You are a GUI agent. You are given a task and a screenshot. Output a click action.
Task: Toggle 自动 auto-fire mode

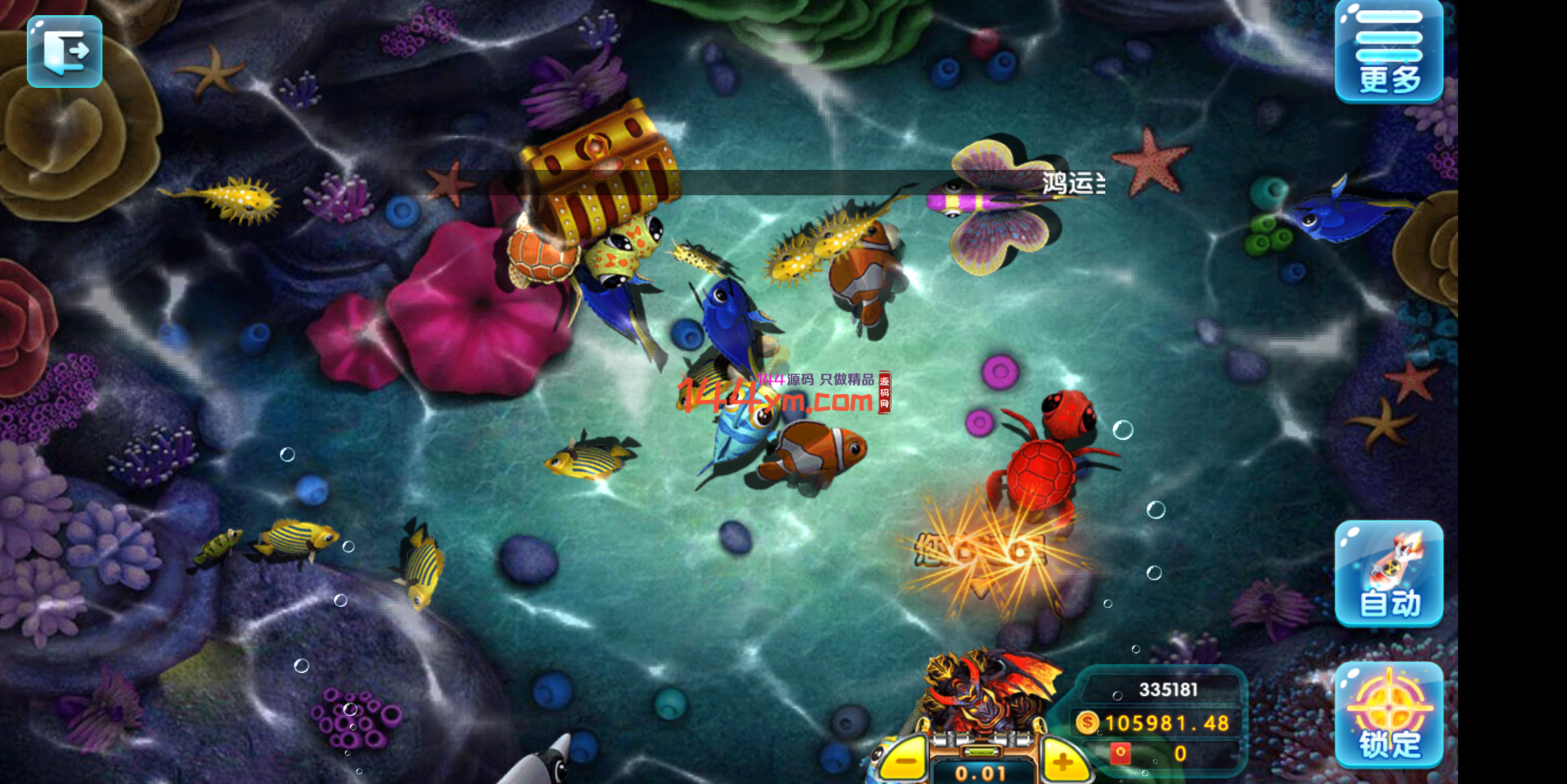point(1388,573)
